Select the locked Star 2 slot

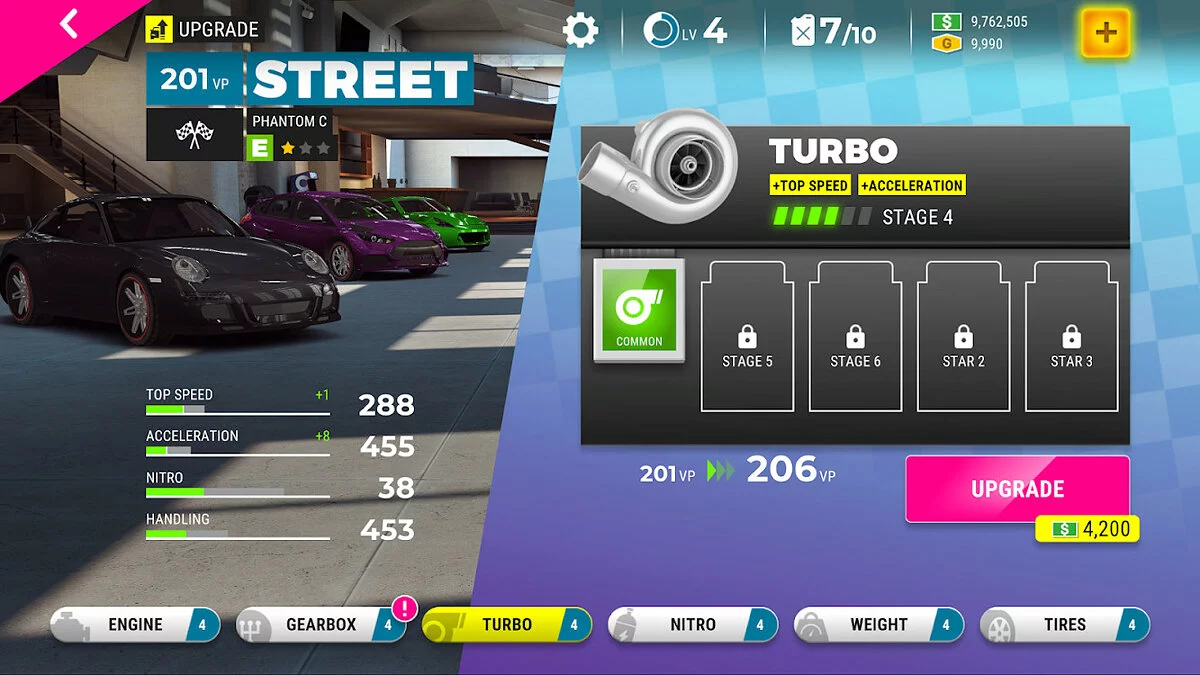963,336
